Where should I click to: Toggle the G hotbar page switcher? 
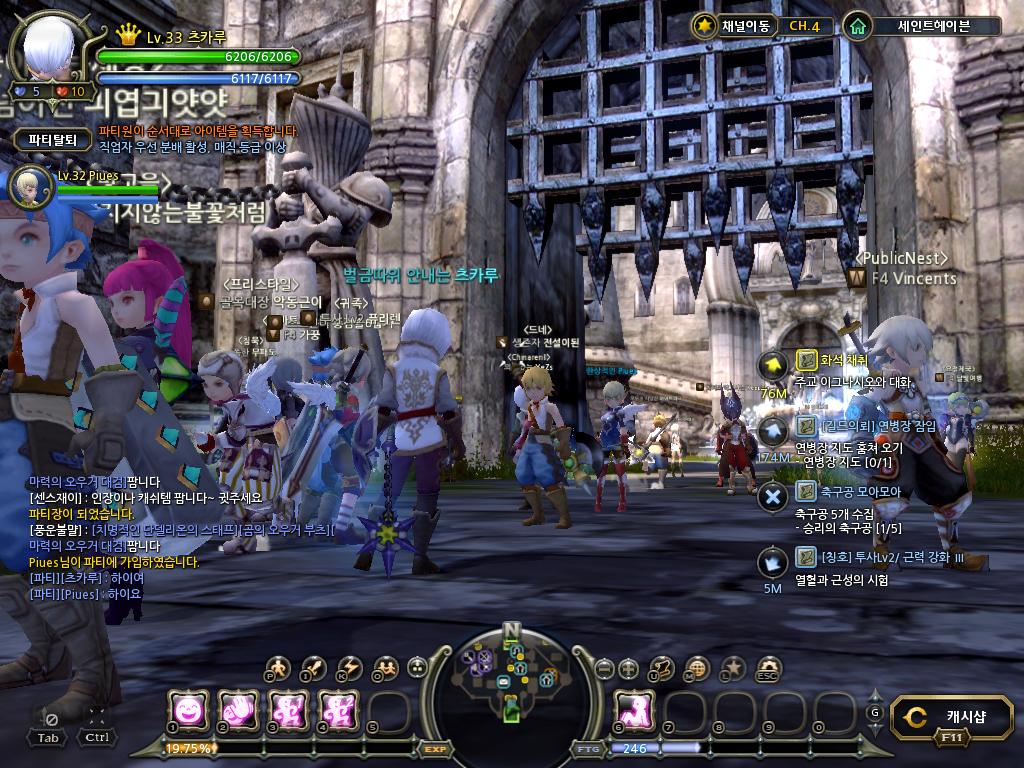click(875, 711)
